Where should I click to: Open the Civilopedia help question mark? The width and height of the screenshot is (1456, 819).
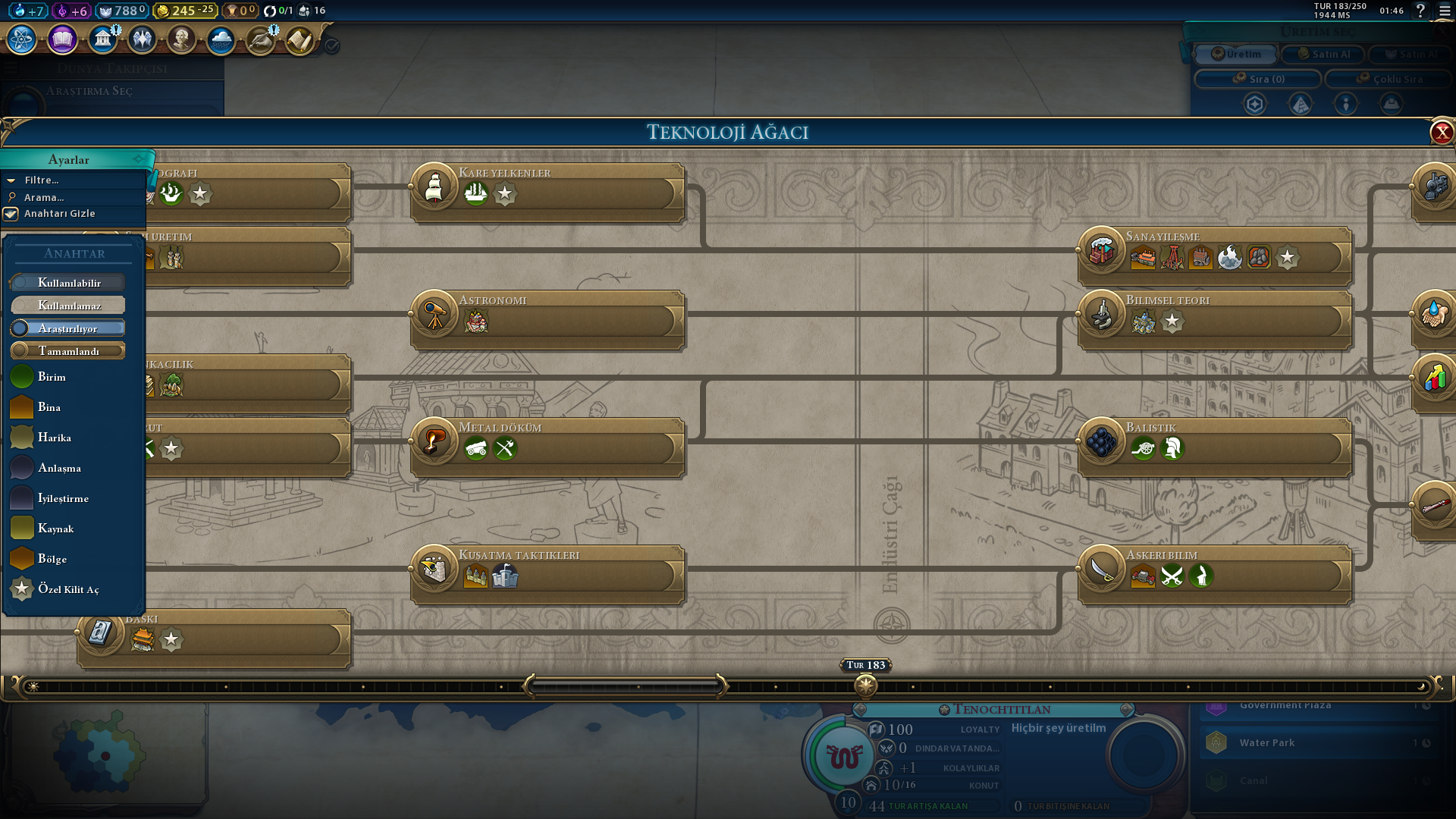click(1420, 11)
